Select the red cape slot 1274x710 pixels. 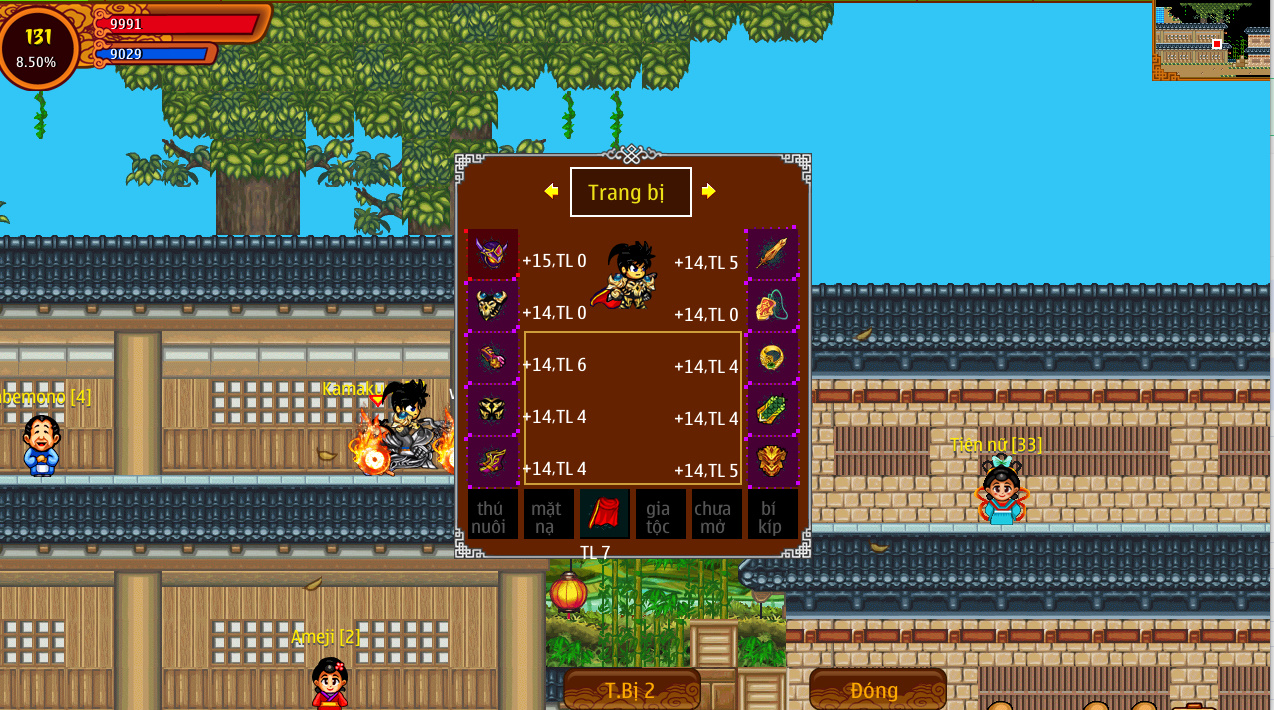coord(604,514)
